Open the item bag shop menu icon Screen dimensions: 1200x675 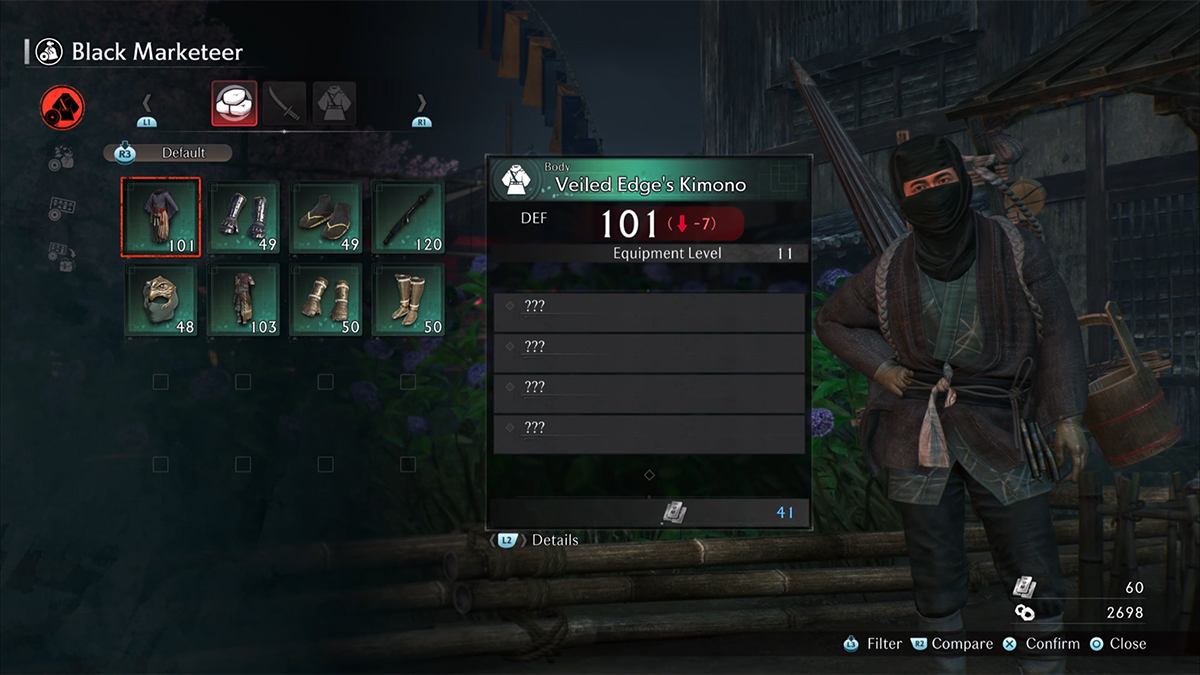click(x=62, y=157)
